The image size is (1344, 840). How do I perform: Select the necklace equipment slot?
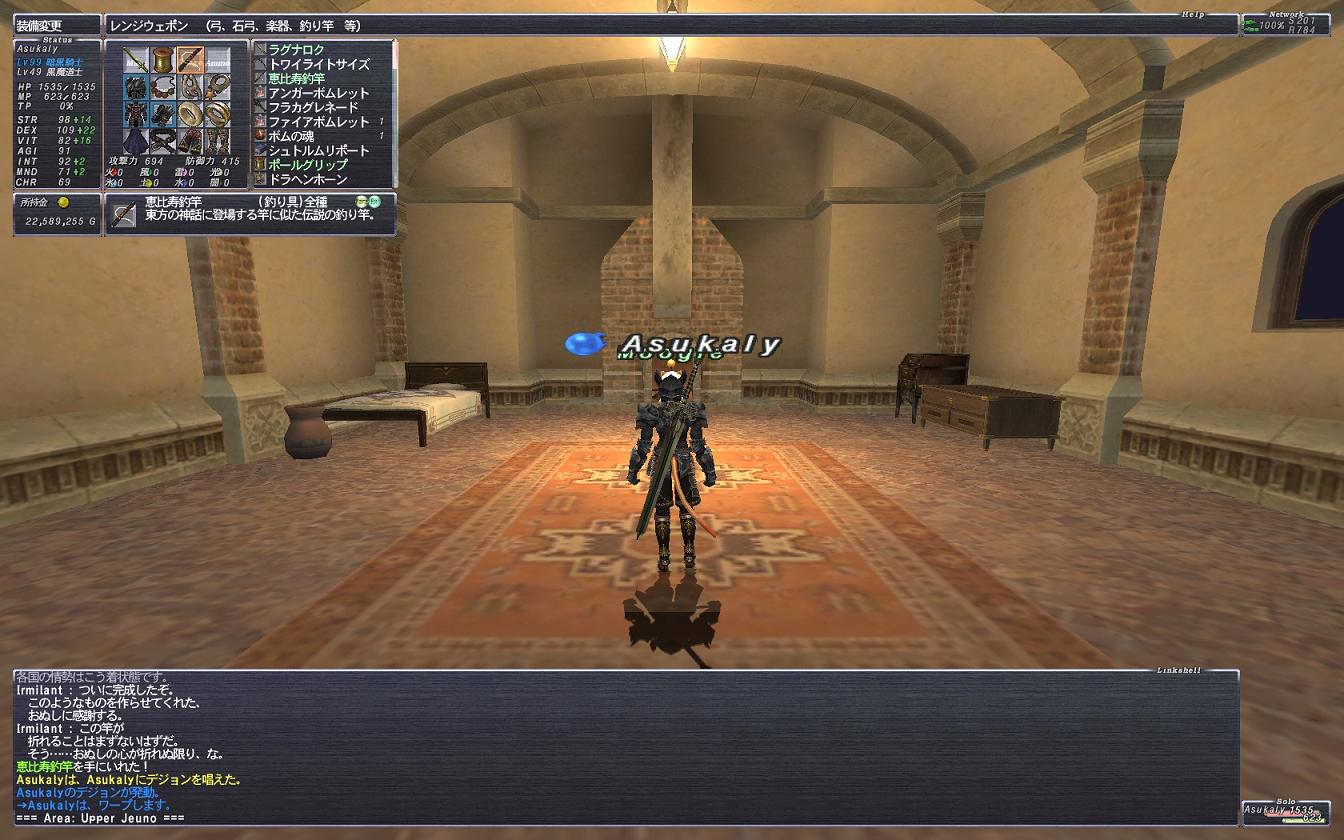(x=164, y=87)
